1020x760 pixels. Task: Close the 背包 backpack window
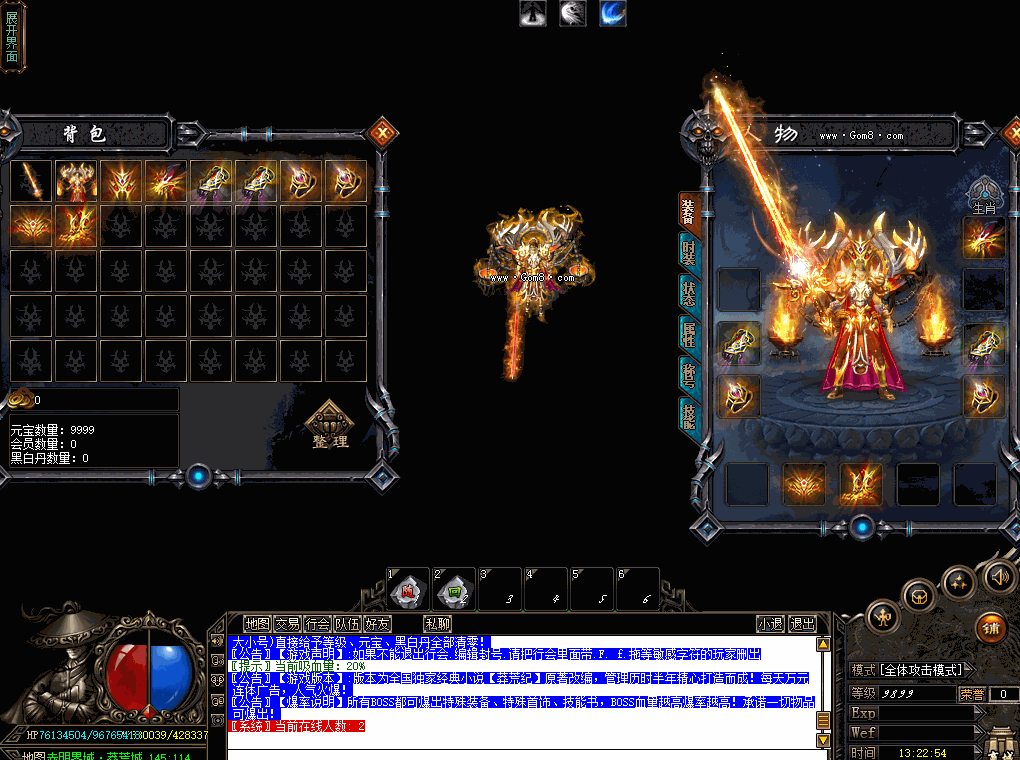(381, 132)
